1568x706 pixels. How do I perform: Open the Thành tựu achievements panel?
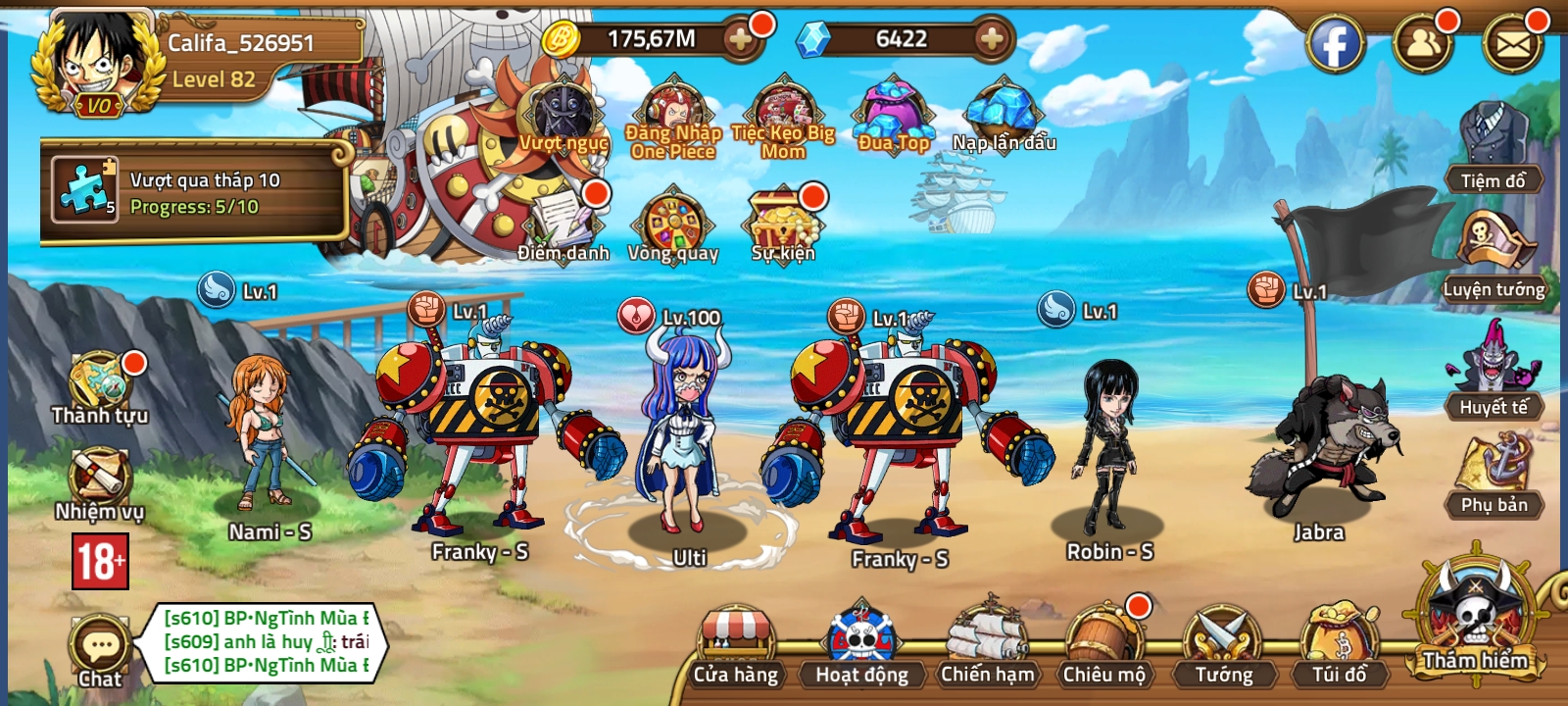tap(98, 382)
